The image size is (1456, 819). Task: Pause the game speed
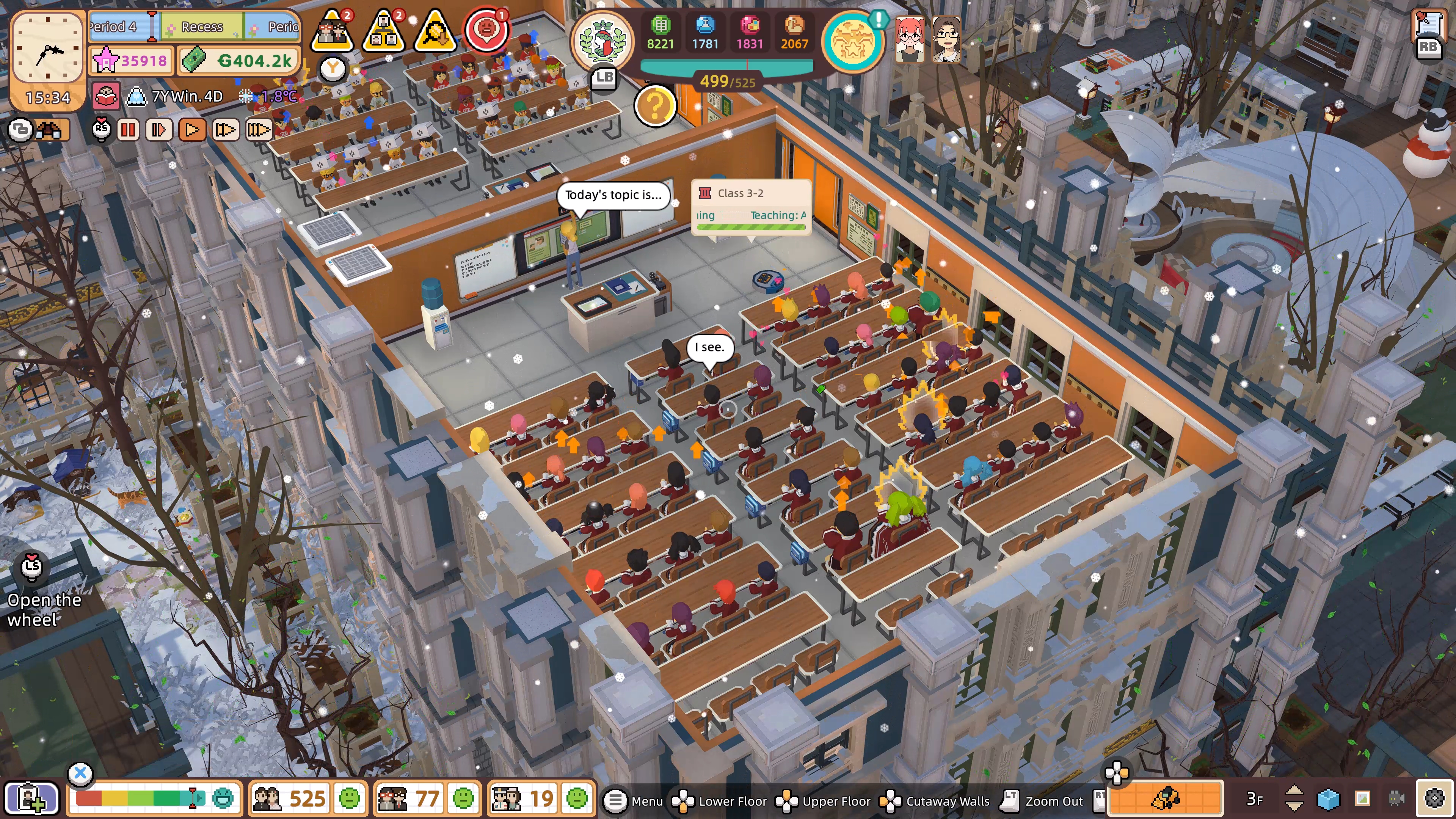tap(128, 130)
